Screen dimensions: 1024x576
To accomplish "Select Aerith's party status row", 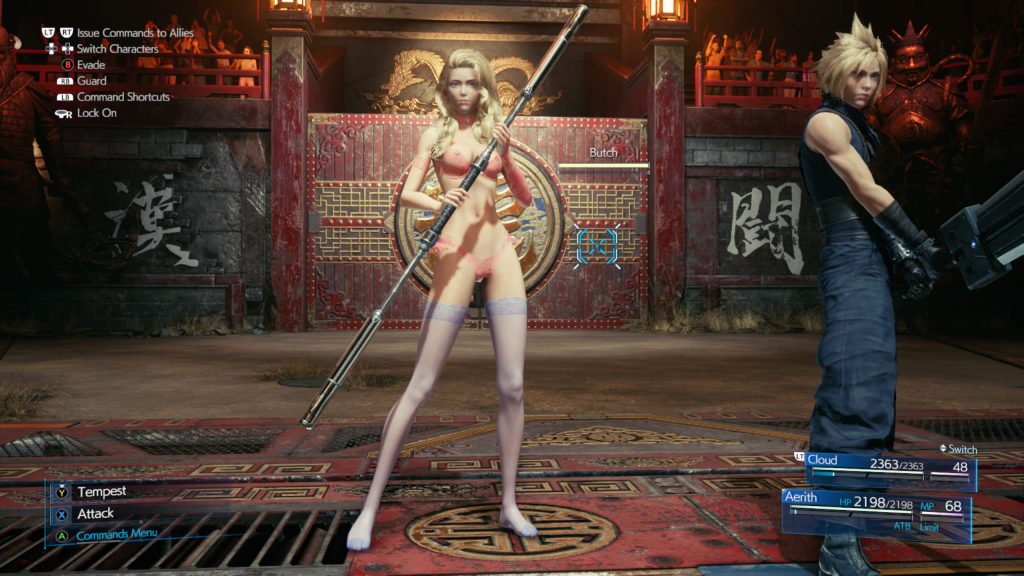I will [x=878, y=507].
